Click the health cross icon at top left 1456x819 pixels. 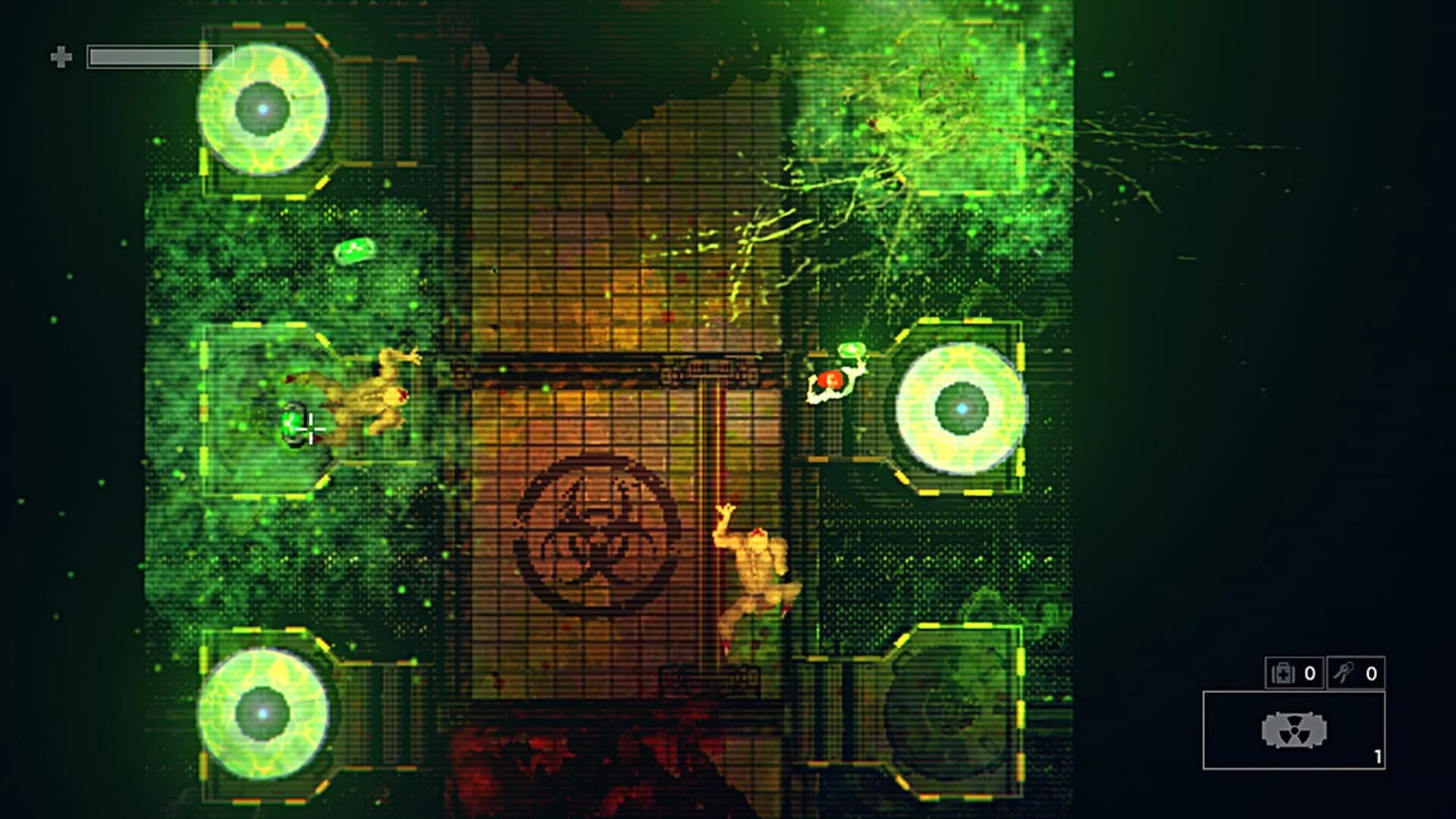[x=62, y=55]
